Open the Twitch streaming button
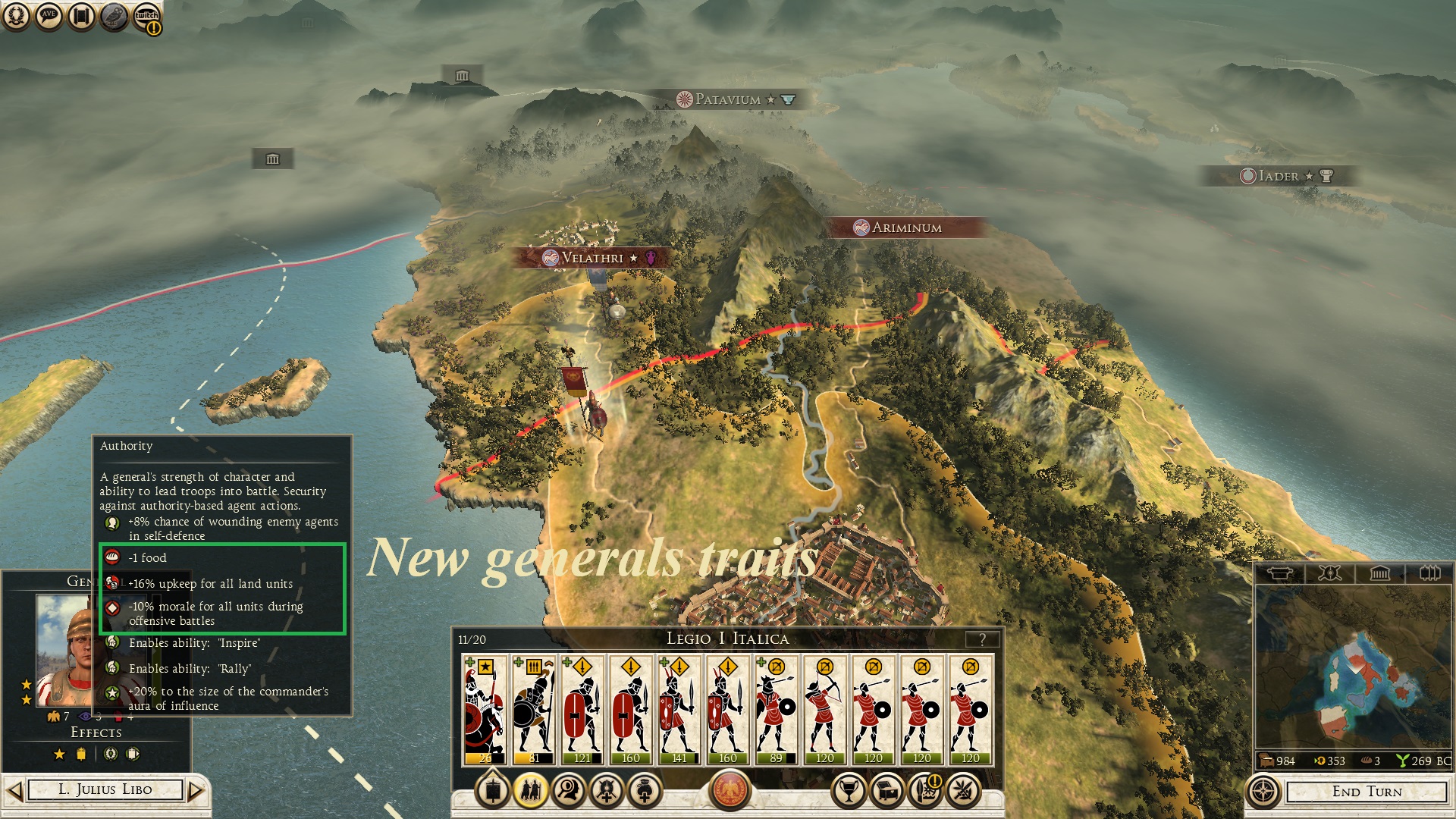1456x819 pixels. click(147, 17)
